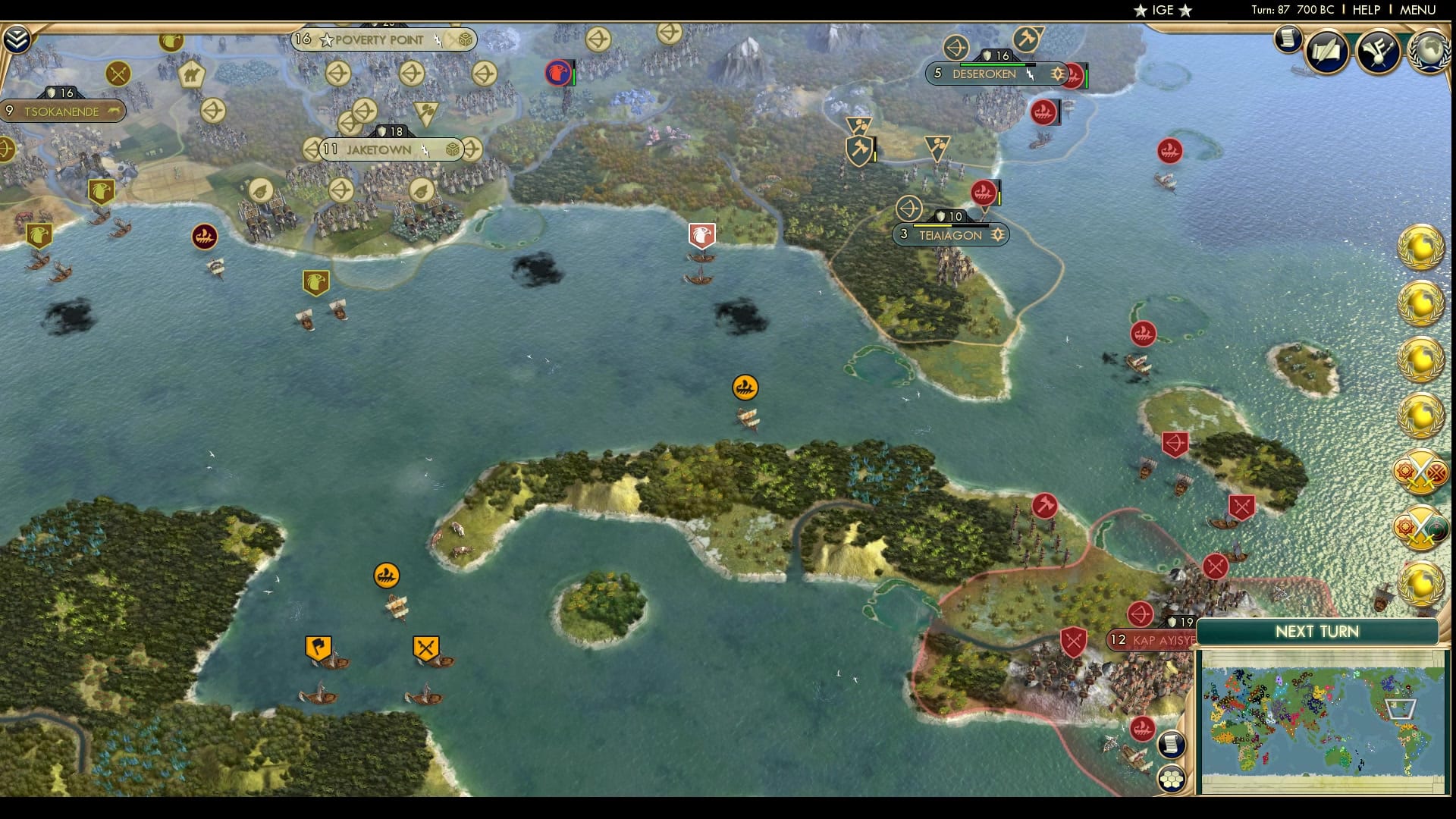This screenshot has height=819, width=1456.
Task: Select the barbarian galley icon near Kap Ayisye
Action: click(1143, 730)
